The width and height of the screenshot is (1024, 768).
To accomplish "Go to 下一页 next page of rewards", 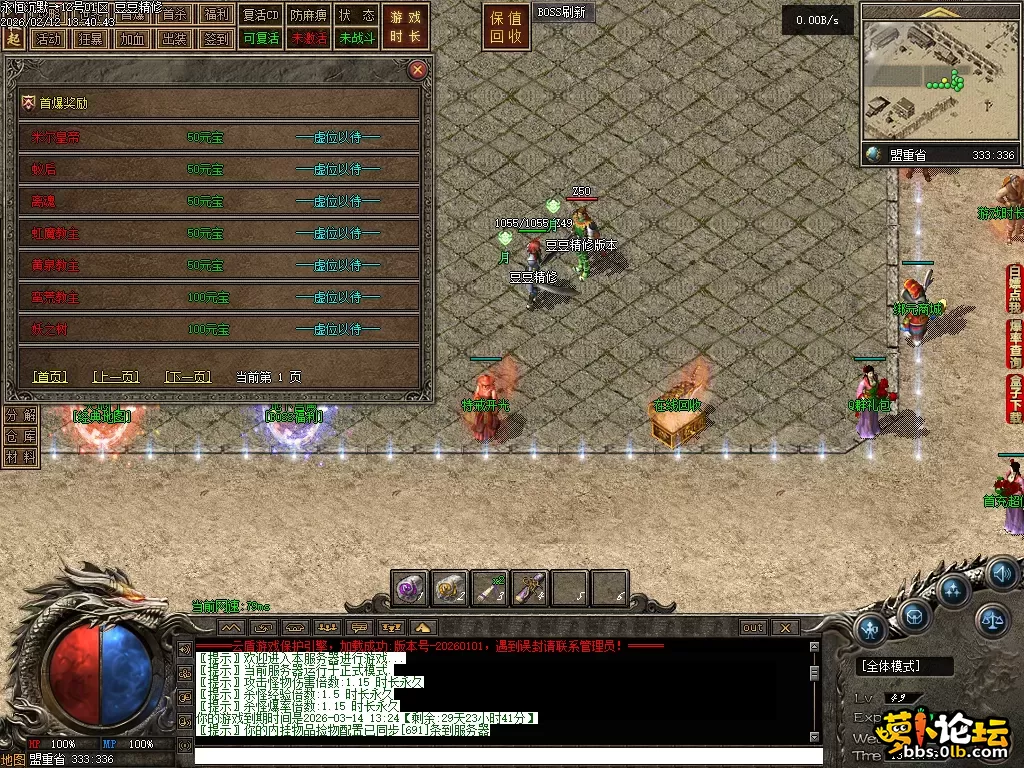I will pos(188,377).
